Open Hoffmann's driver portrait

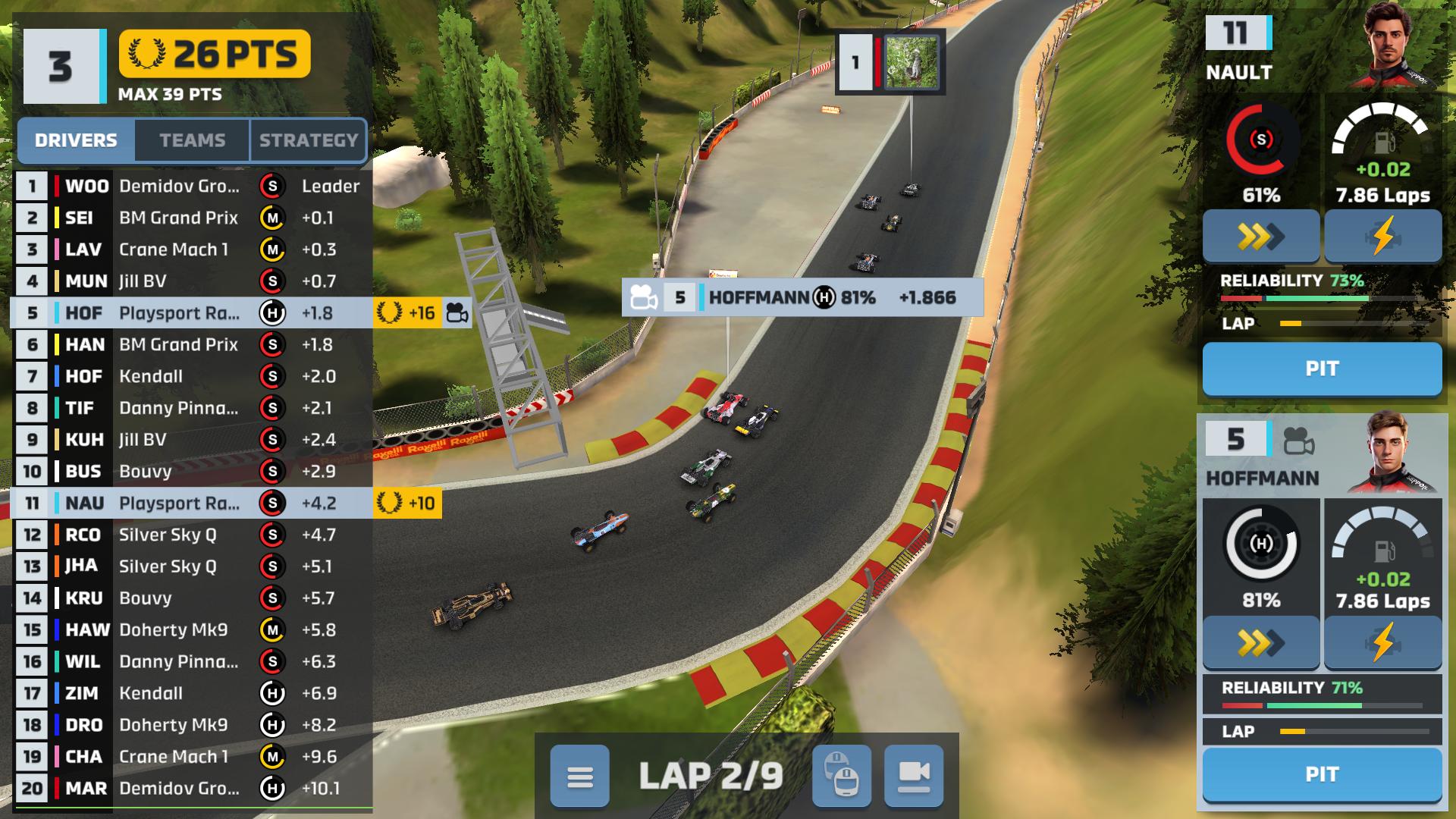1395,453
